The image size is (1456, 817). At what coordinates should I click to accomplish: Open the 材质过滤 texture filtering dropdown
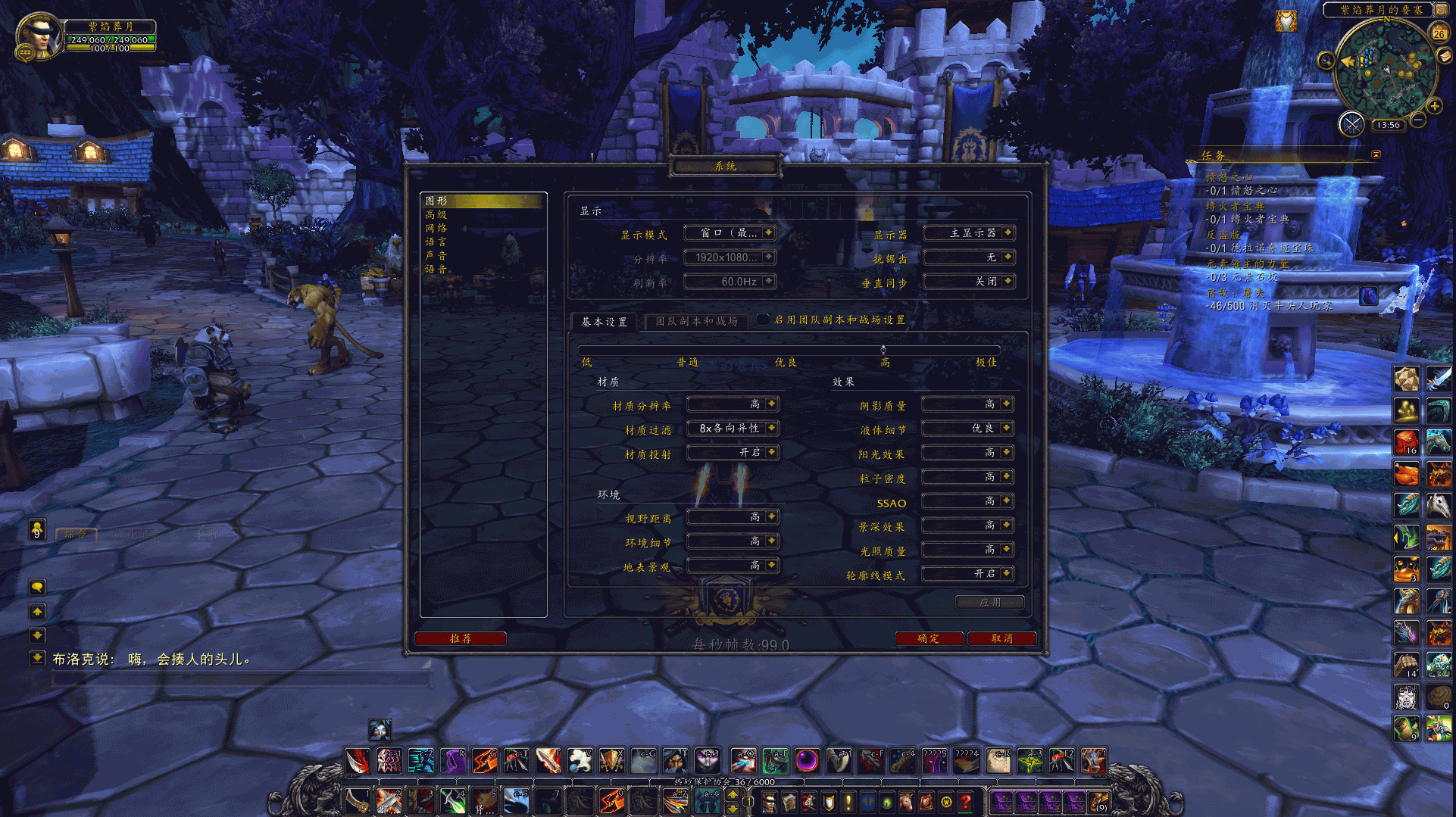coord(733,429)
